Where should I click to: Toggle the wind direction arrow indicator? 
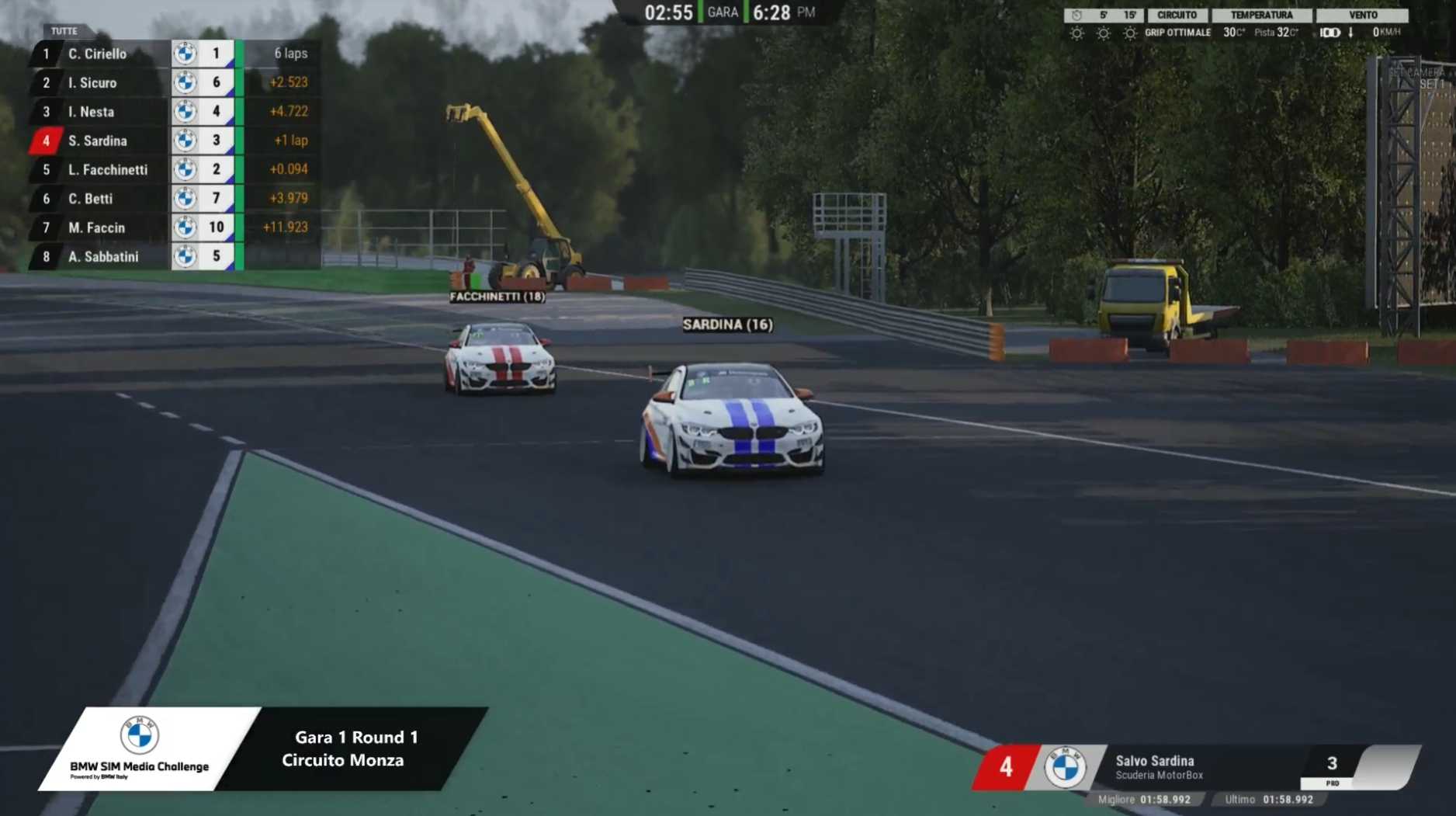click(x=1351, y=33)
